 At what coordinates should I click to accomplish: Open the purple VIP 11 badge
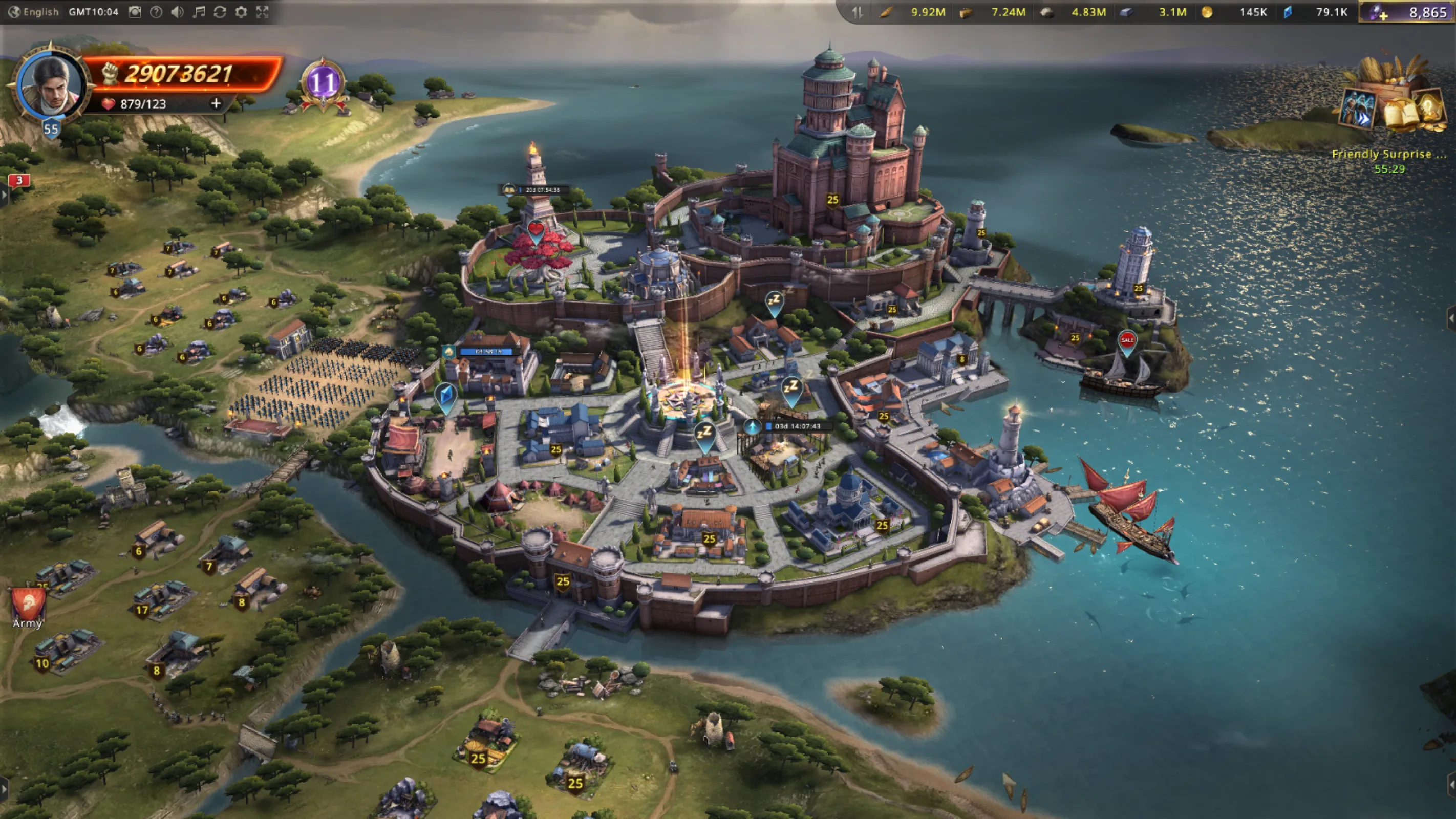[323, 83]
